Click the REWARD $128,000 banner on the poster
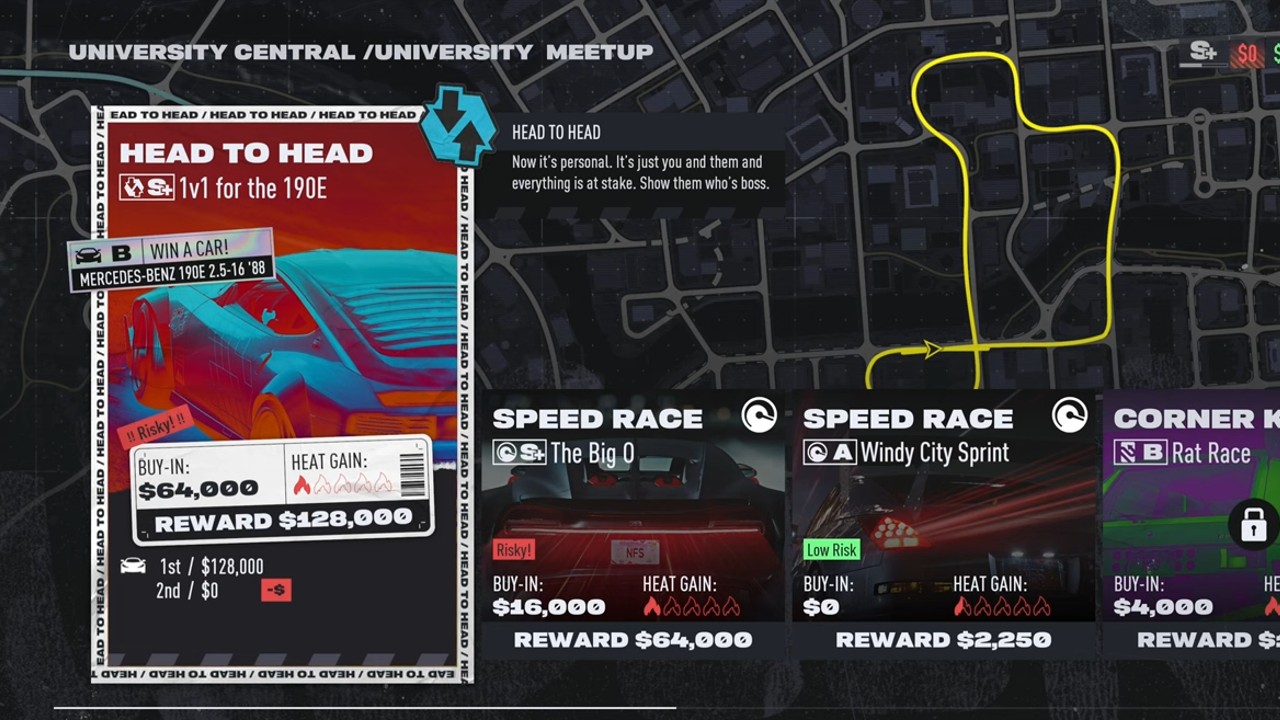Viewport: 1280px width, 720px height. coord(283,521)
